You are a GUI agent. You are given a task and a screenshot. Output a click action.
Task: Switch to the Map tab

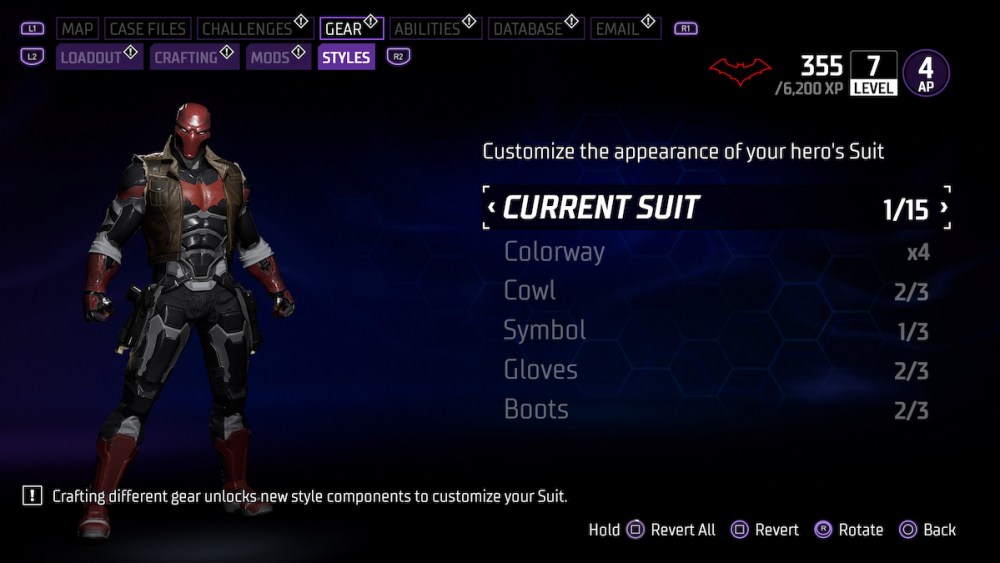point(77,29)
